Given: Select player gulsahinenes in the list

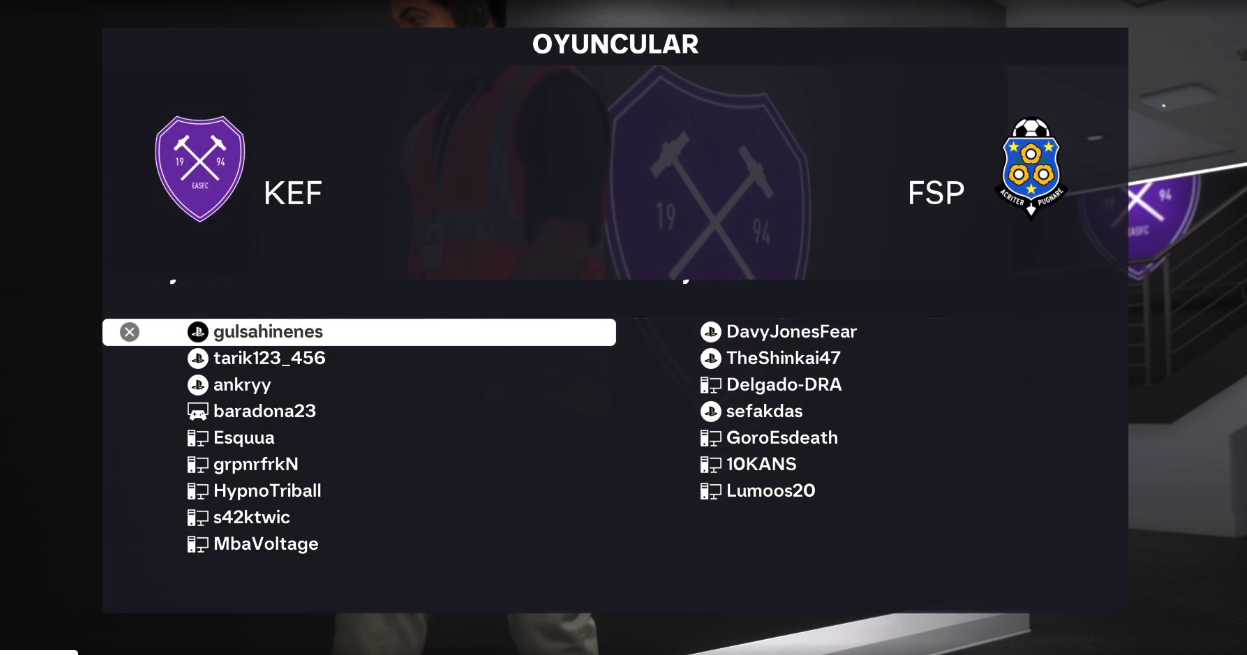Looking at the screenshot, I should pos(268,332).
